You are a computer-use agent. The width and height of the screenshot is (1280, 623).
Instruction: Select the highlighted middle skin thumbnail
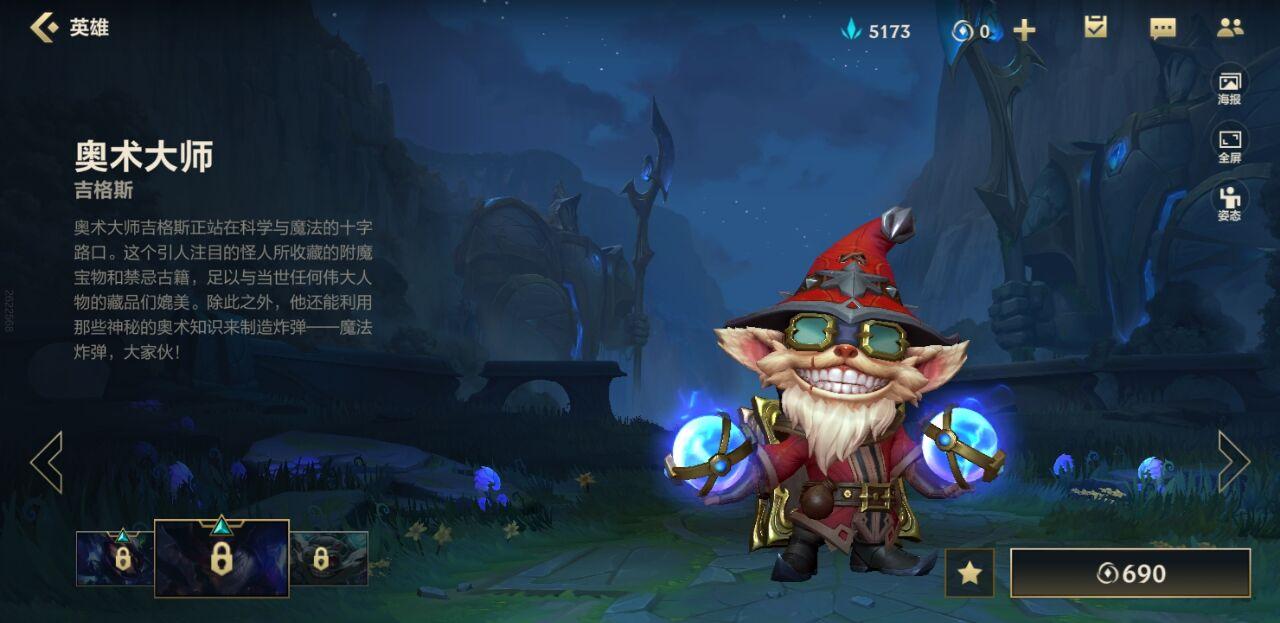[221, 558]
